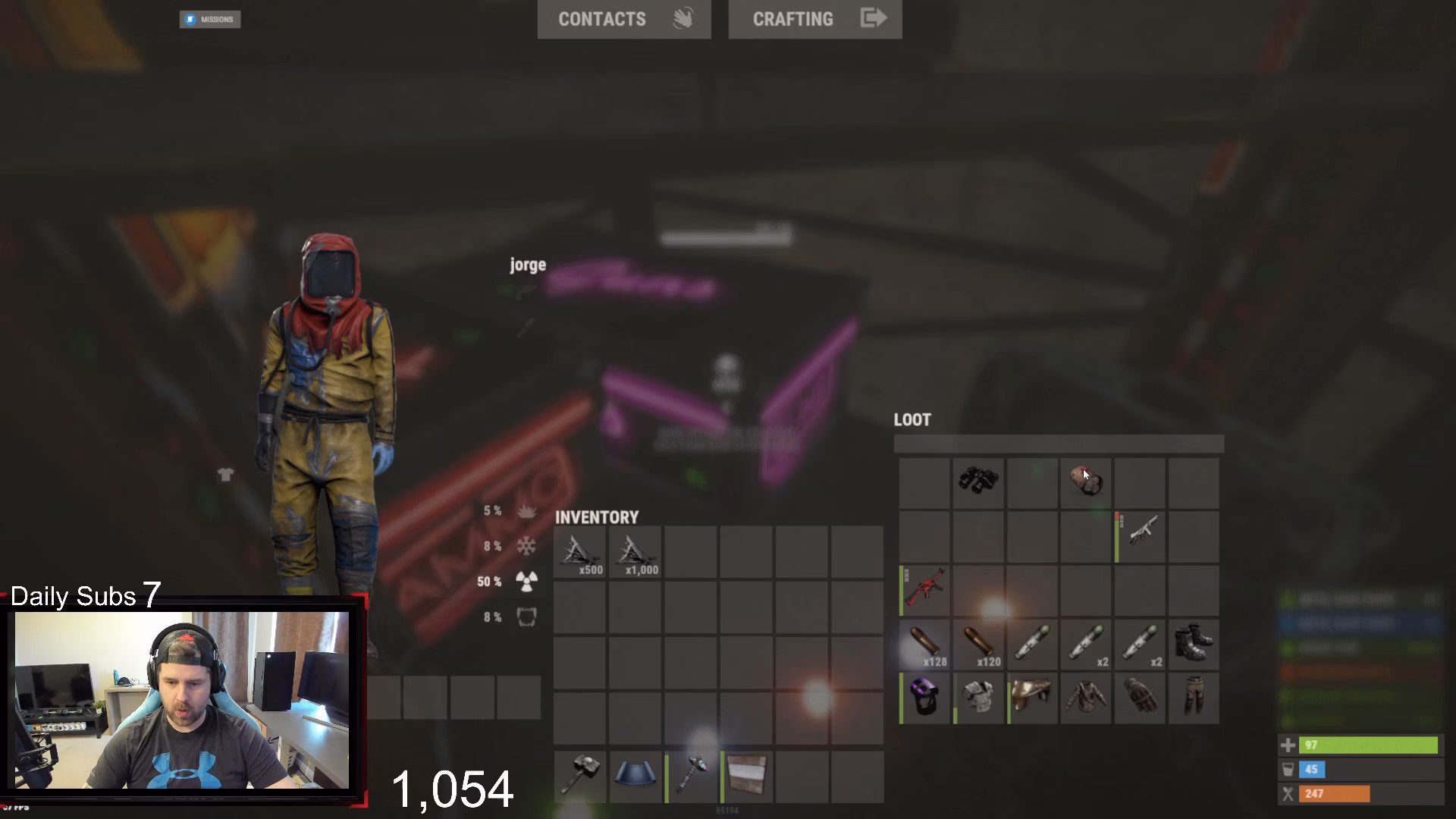Click the snowflake cold protection icon
The width and height of the screenshot is (1456, 819).
[526, 546]
